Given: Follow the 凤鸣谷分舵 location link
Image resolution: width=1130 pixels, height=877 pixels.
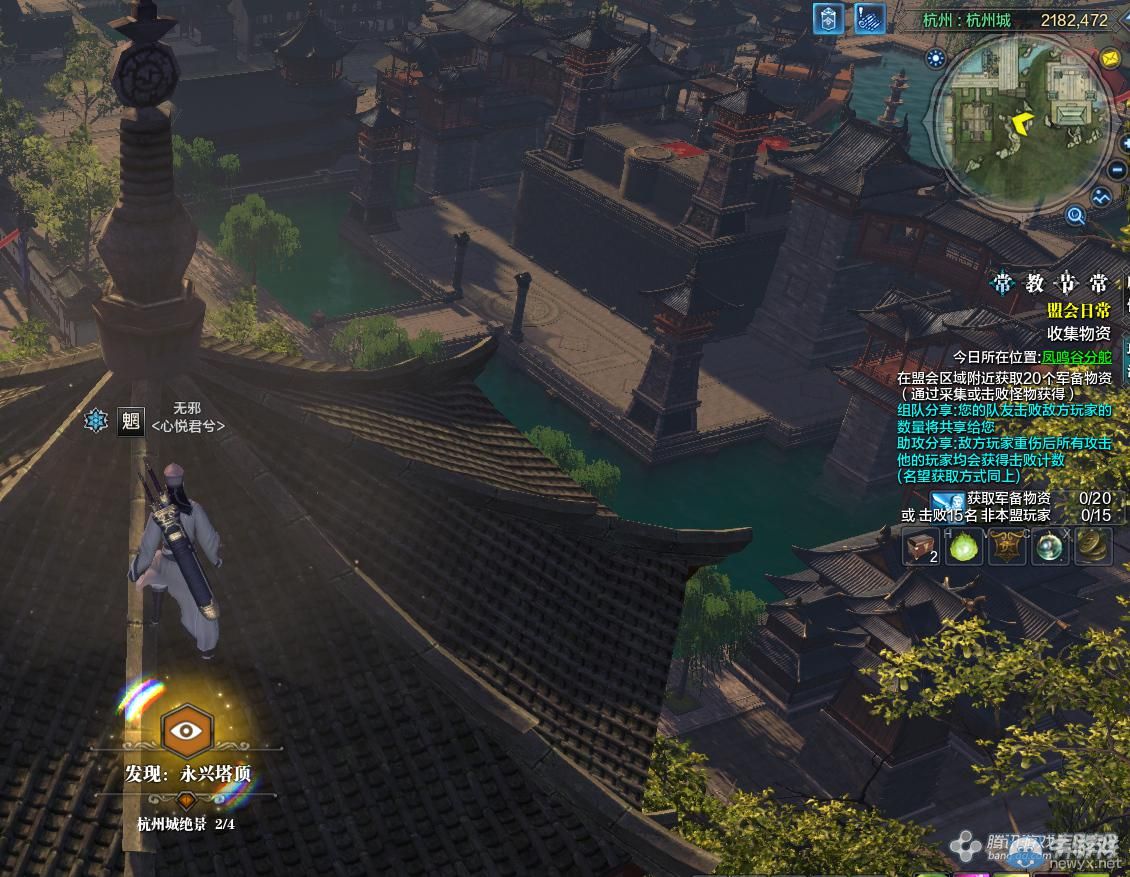Looking at the screenshot, I should 1075,356.
